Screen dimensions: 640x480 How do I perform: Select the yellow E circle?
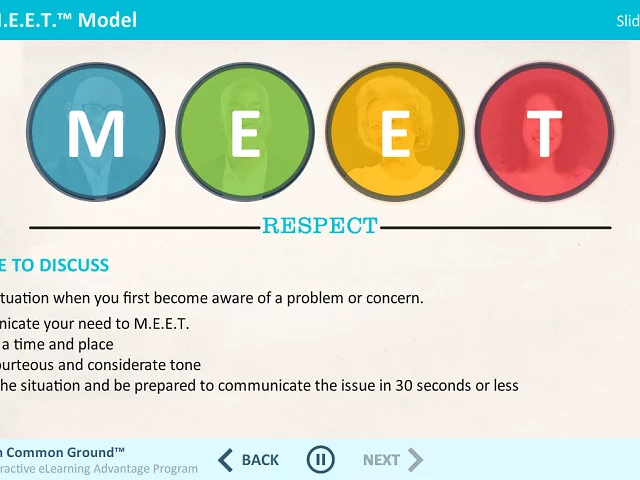(x=395, y=134)
